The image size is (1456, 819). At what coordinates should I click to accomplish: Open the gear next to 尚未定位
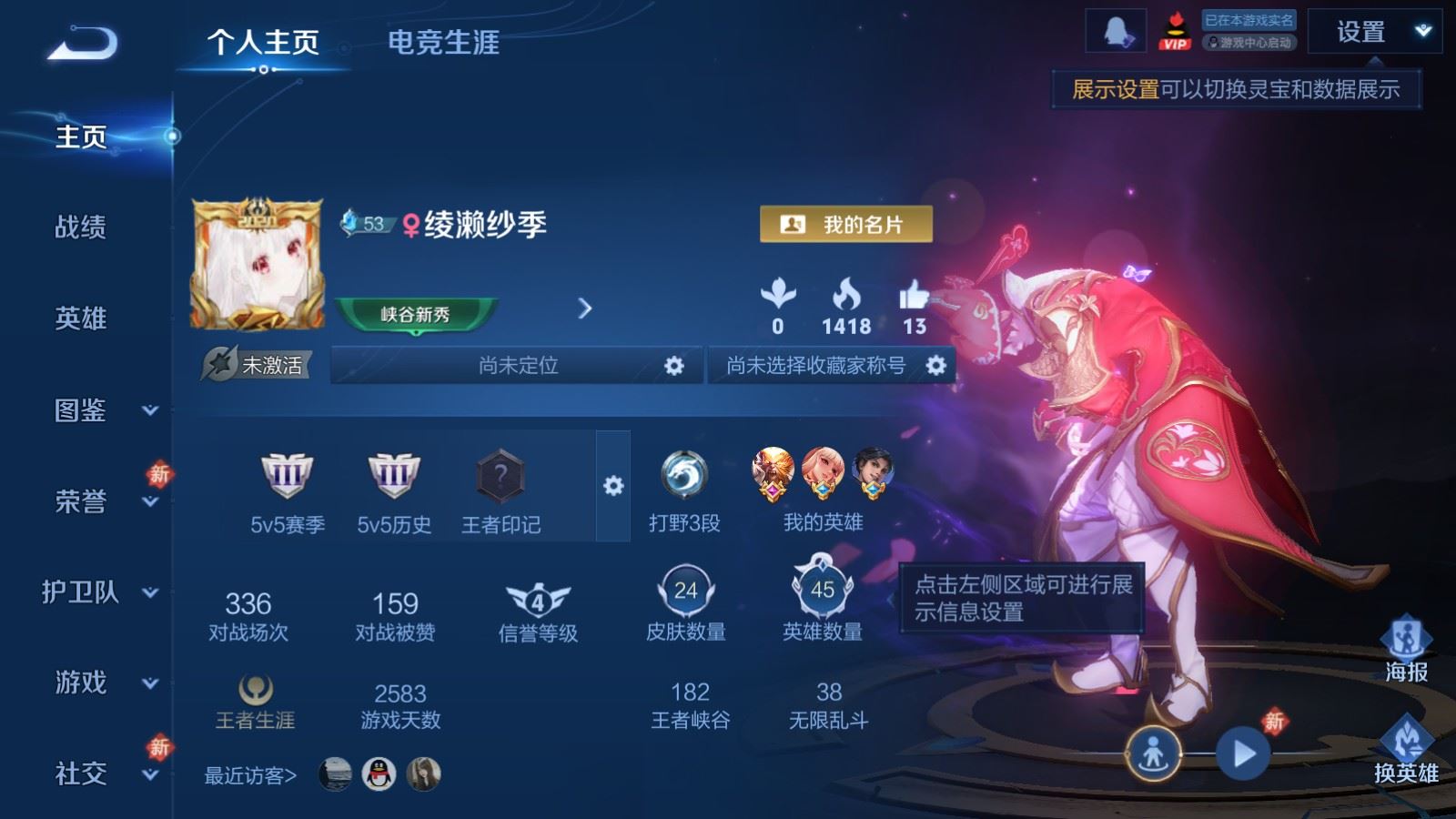point(674,366)
